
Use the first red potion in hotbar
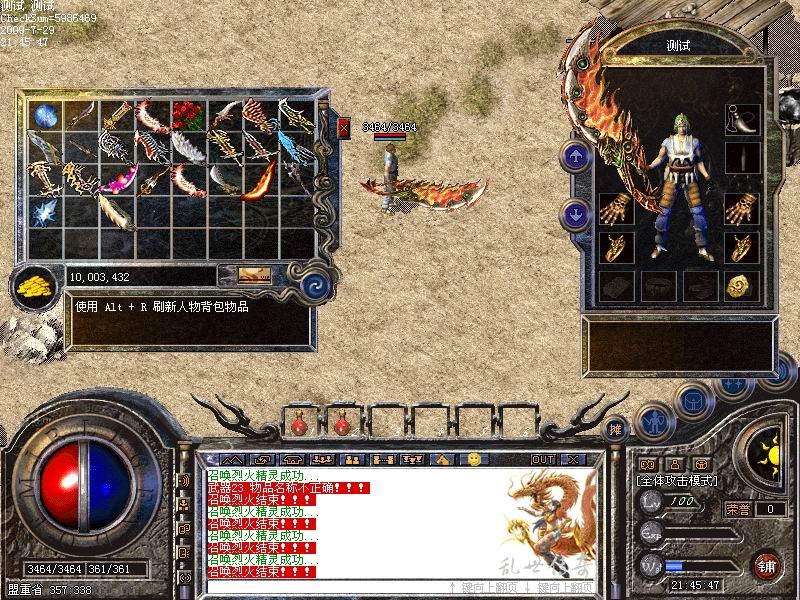tap(299, 425)
